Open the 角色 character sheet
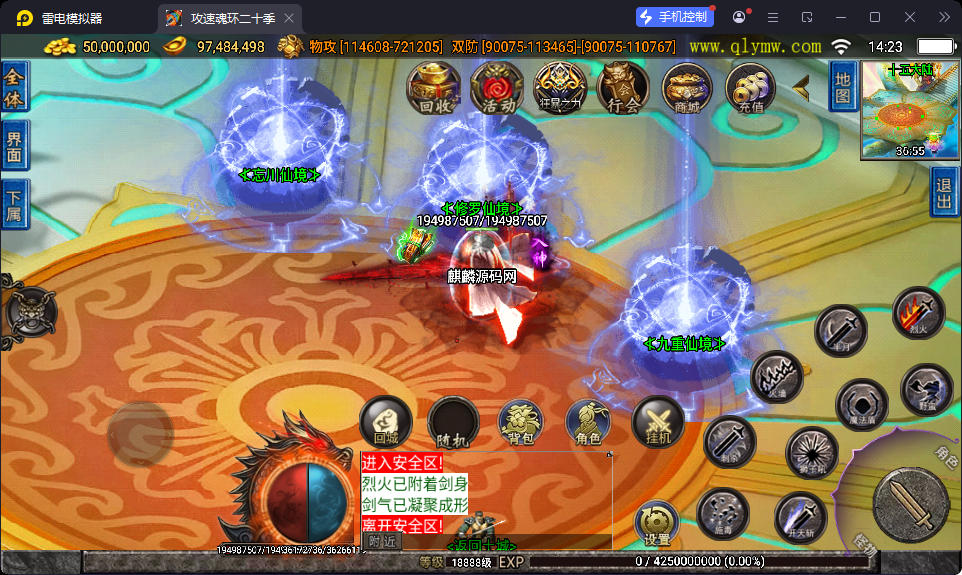The width and height of the screenshot is (962, 575). click(x=588, y=422)
